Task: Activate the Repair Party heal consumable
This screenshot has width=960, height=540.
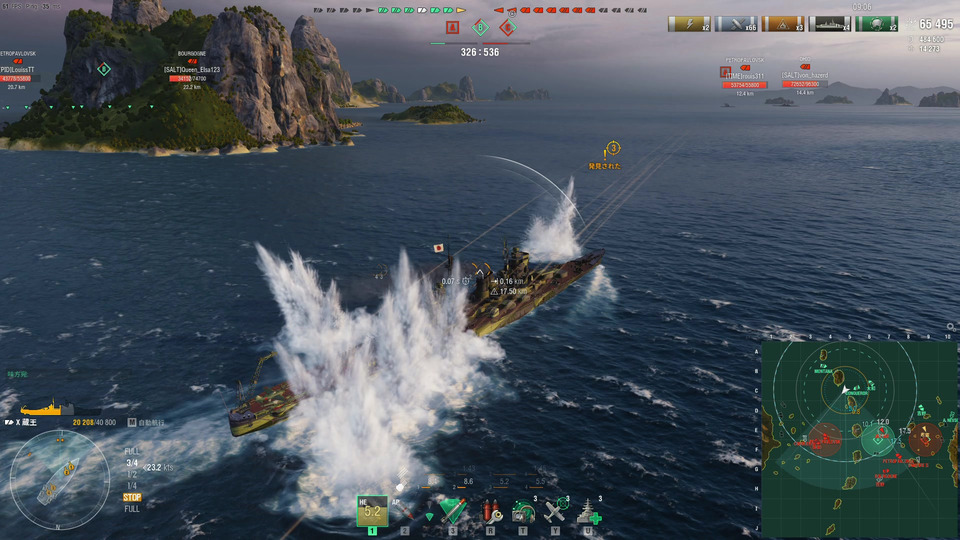Action: point(588,511)
